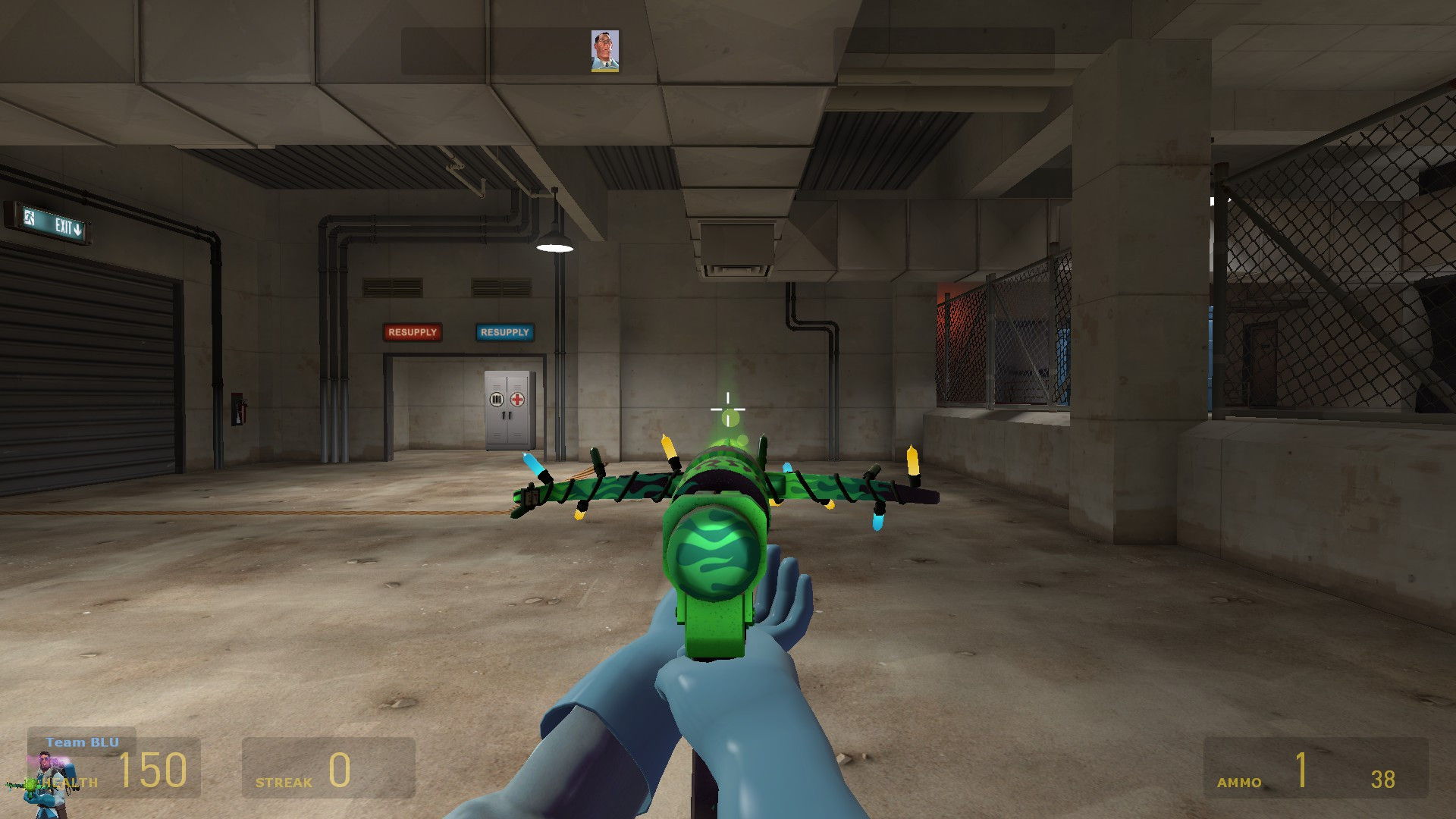1456x819 pixels.
Task: Click the running-man figure on the EXIT sign
Action: pyautogui.click(x=29, y=218)
